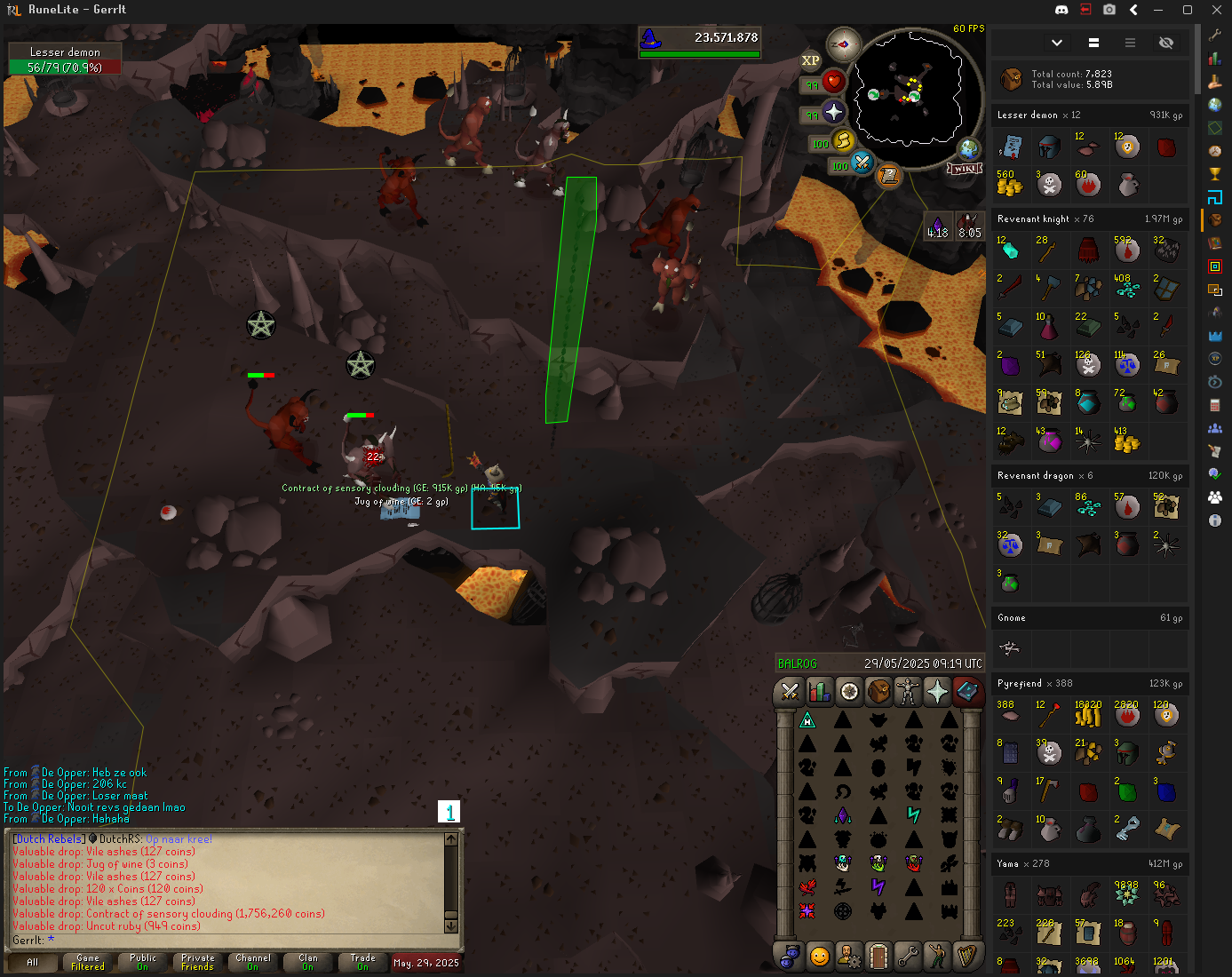Select the Game chat filter tab
Viewport: 1232px width, 977px height.
88,962
